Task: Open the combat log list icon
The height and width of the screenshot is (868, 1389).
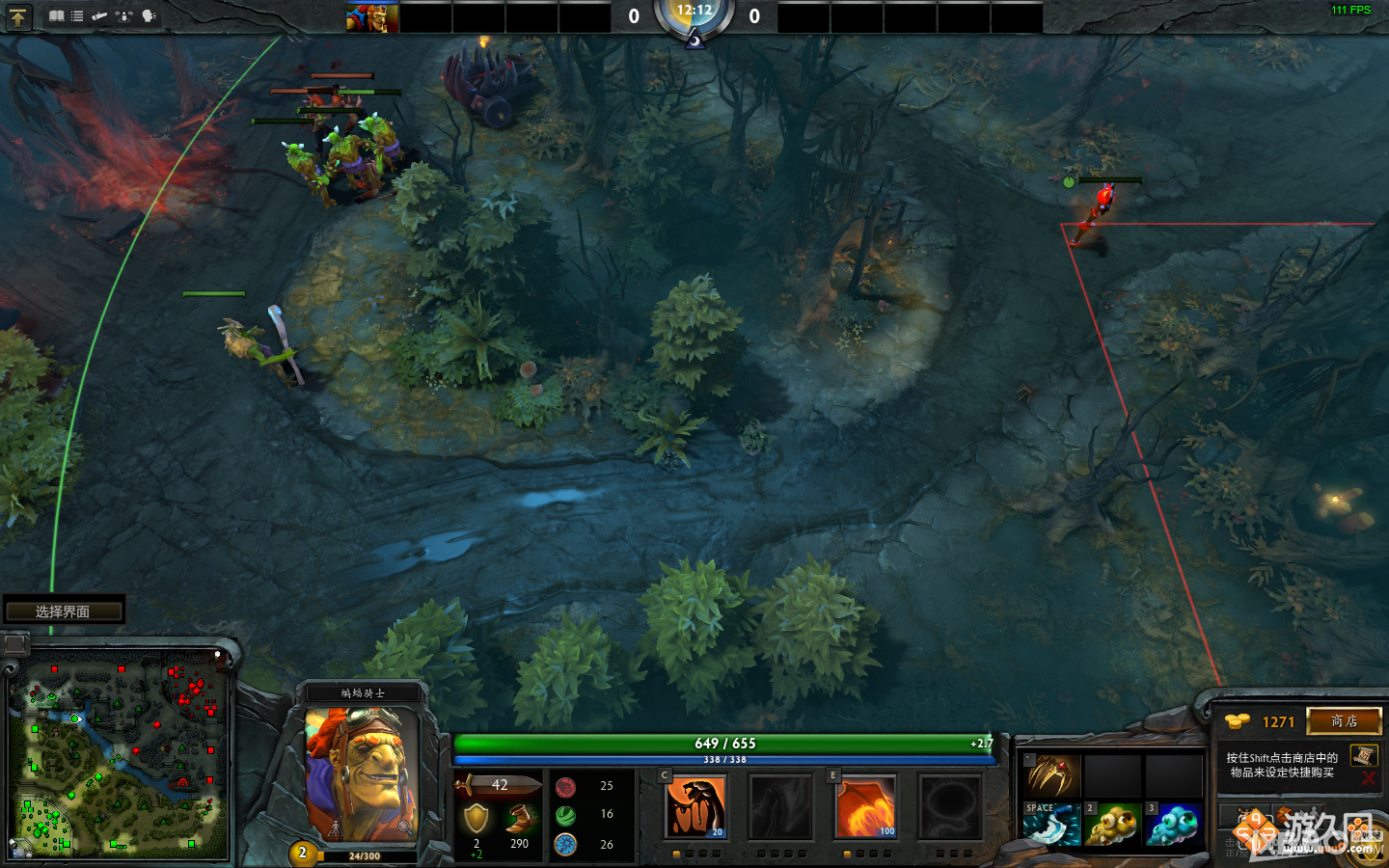Action: click(x=76, y=16)
